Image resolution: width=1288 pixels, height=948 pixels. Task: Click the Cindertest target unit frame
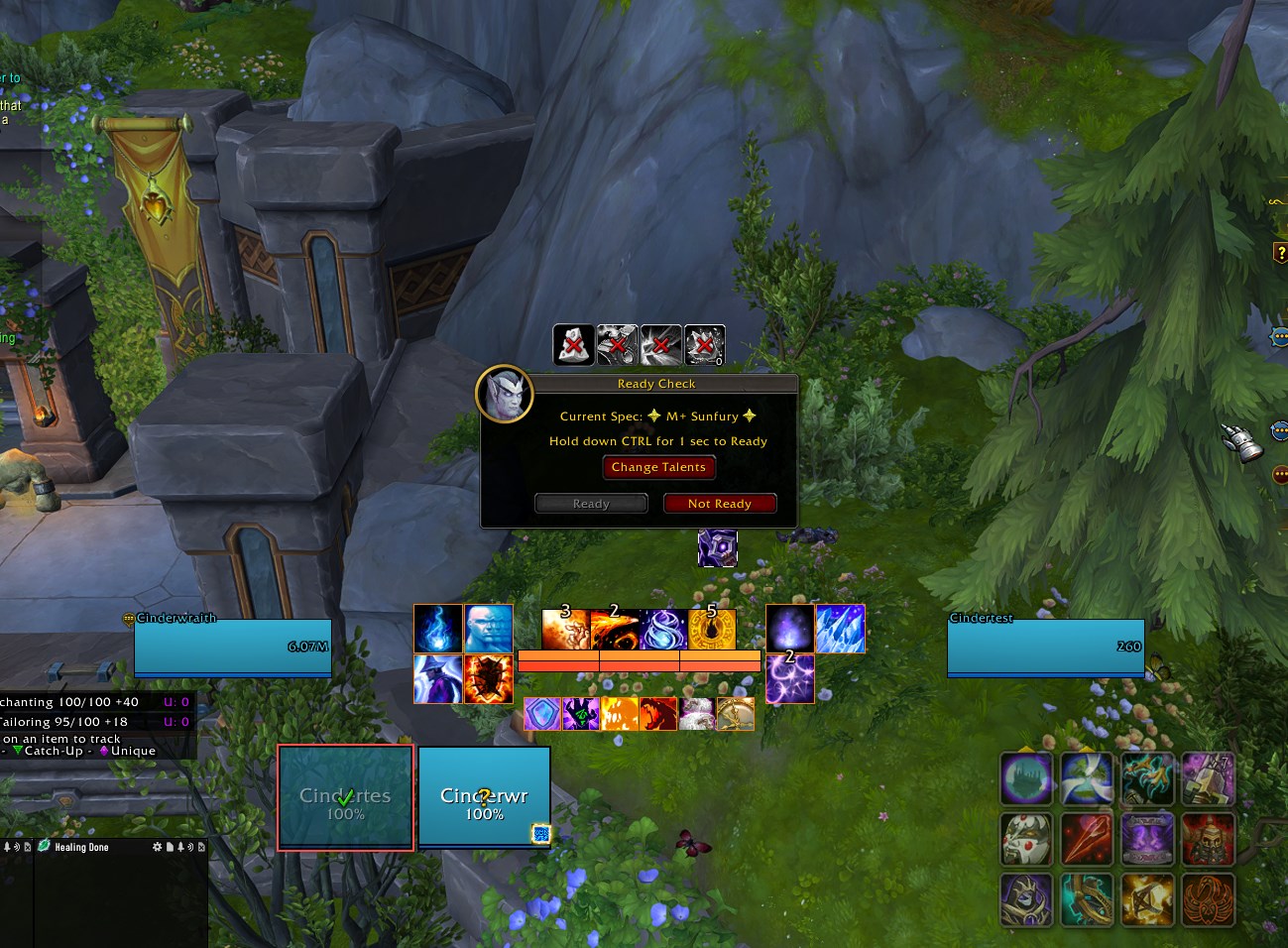pyautogui.click(x=1045, y=648)
